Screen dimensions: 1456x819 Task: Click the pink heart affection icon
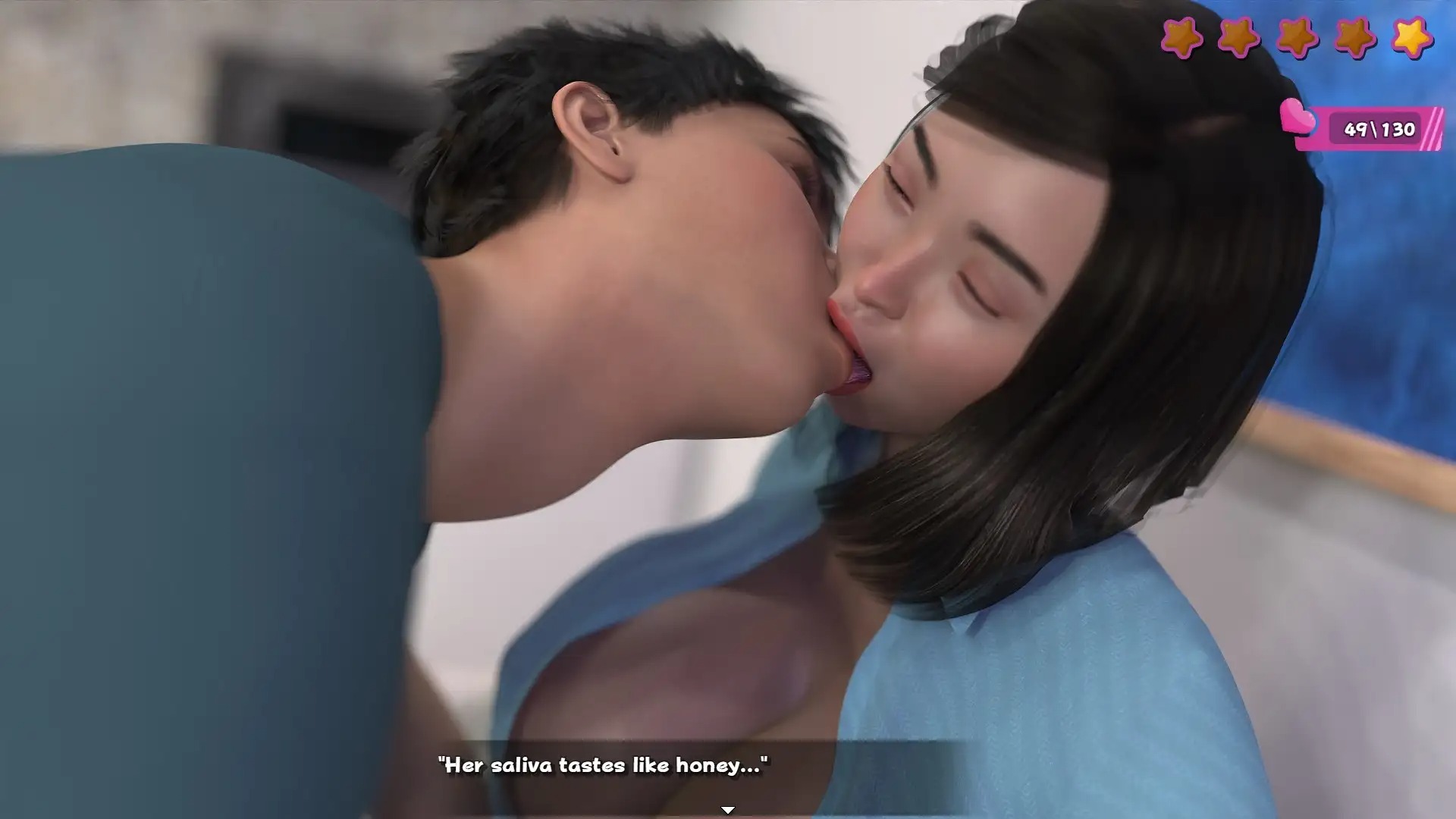[x=1298, y=118]
